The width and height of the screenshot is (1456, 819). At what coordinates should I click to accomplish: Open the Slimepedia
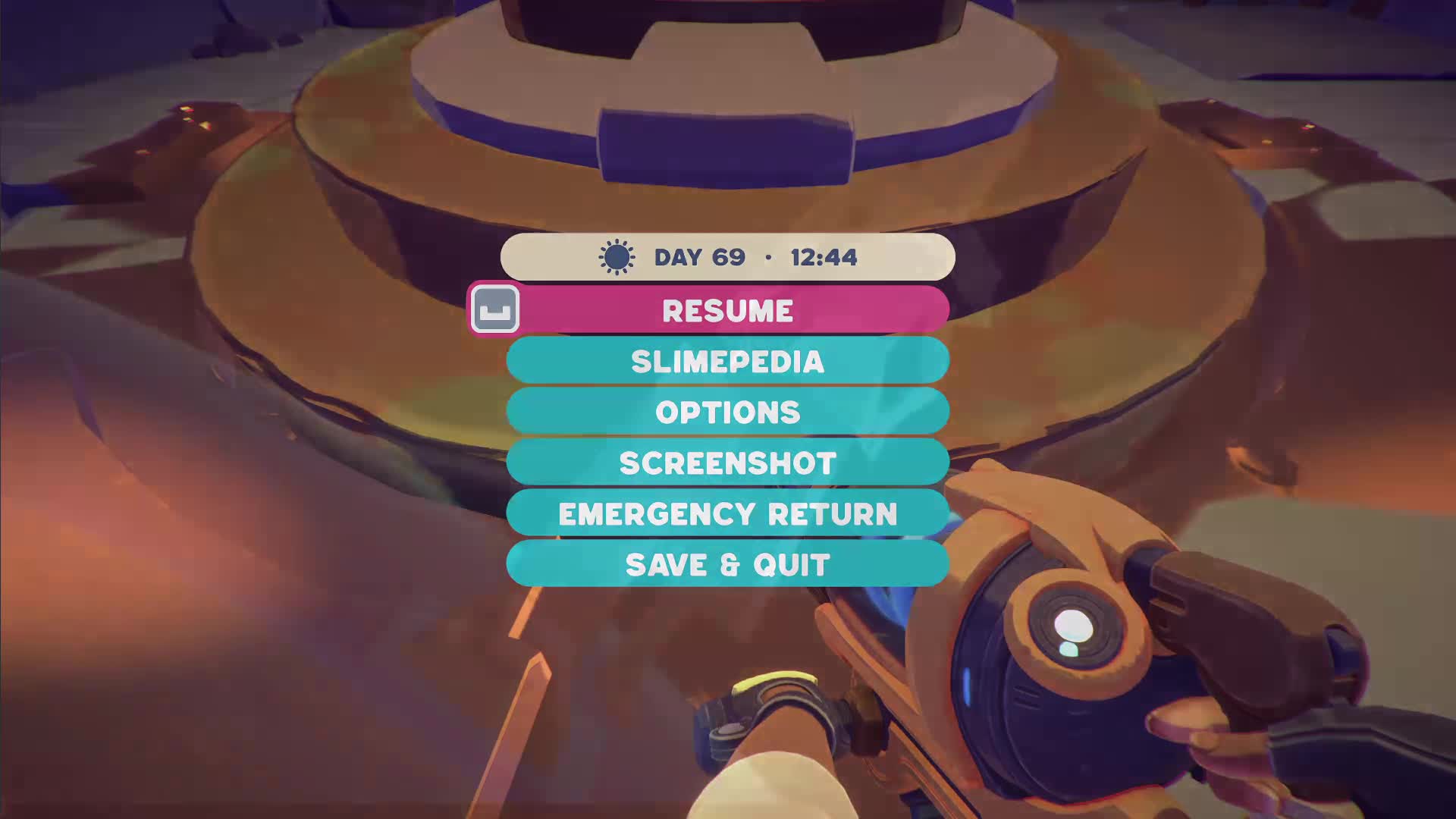(727, 361)
